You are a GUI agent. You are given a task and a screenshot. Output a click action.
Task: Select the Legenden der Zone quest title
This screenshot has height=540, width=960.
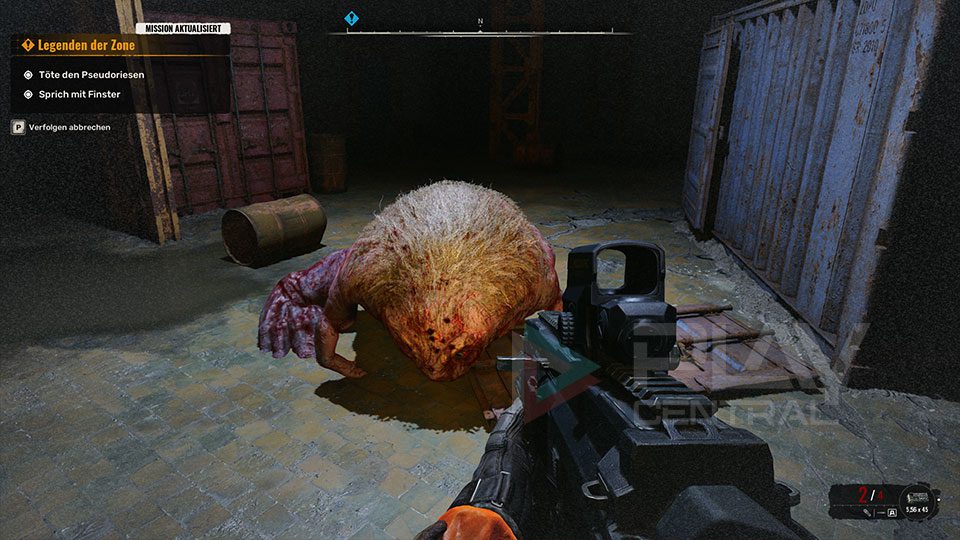80,45
